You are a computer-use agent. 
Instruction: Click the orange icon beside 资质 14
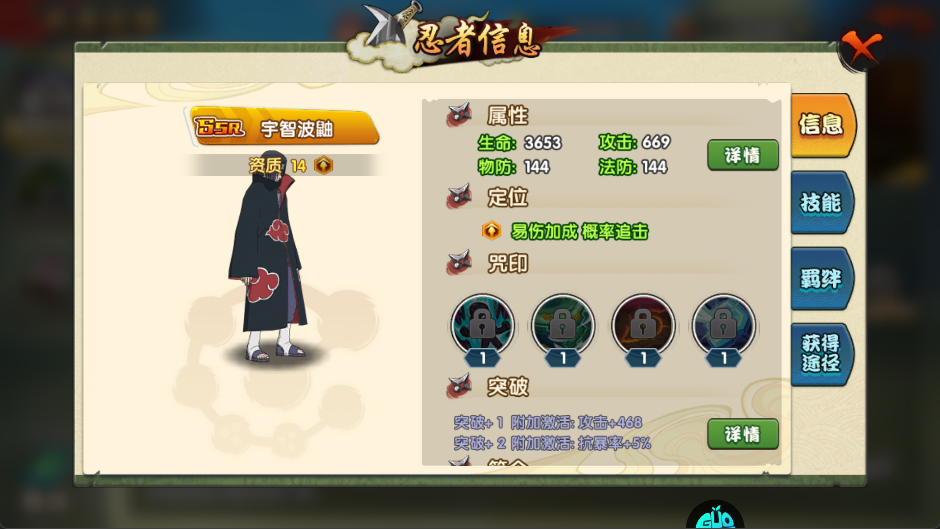coord(323,166)
